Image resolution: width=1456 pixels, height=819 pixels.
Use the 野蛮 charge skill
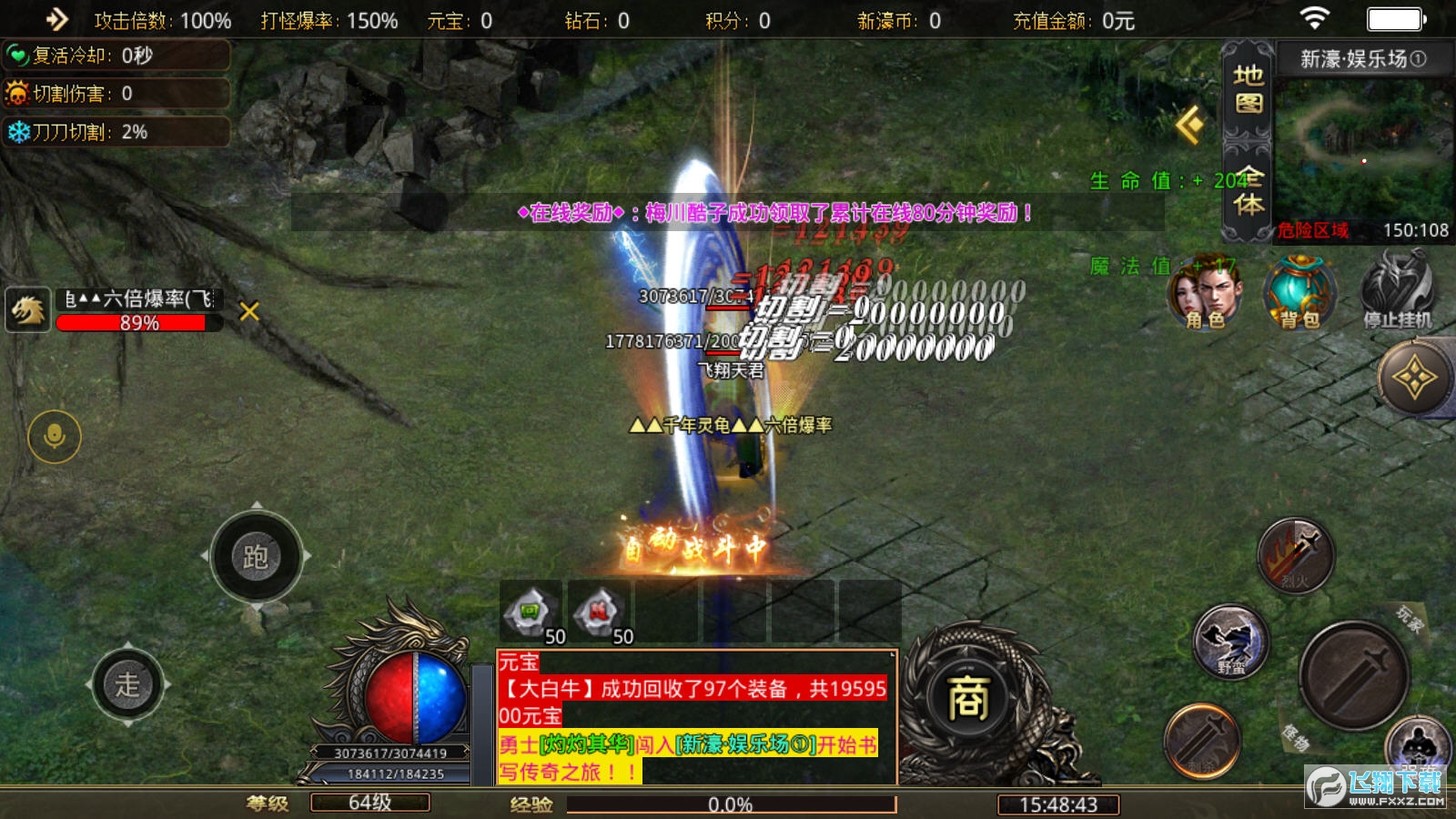click(1231, 642)
